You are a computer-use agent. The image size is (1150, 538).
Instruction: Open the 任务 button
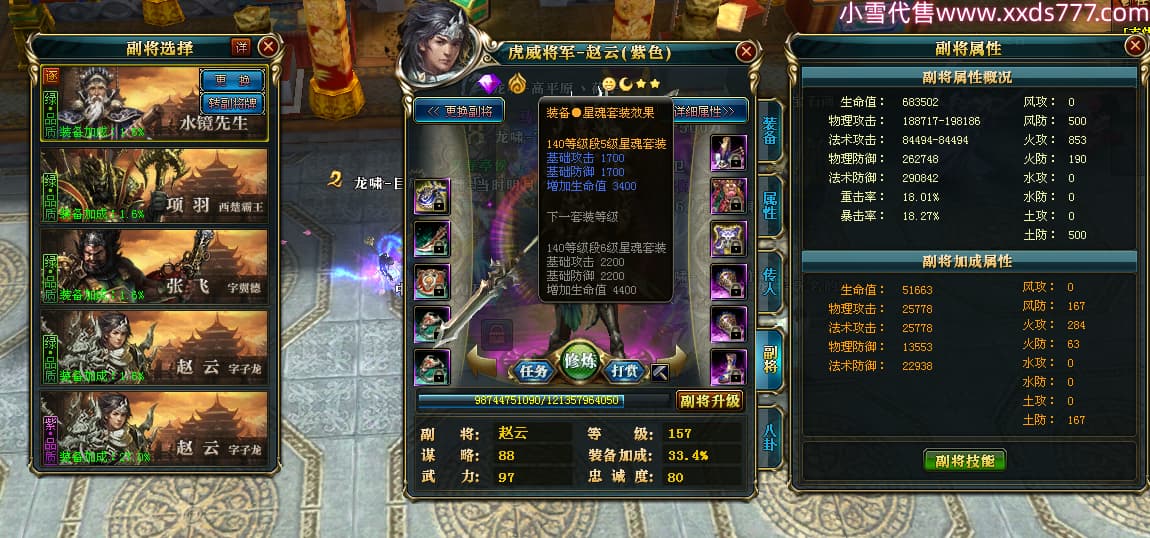(534, 370)
